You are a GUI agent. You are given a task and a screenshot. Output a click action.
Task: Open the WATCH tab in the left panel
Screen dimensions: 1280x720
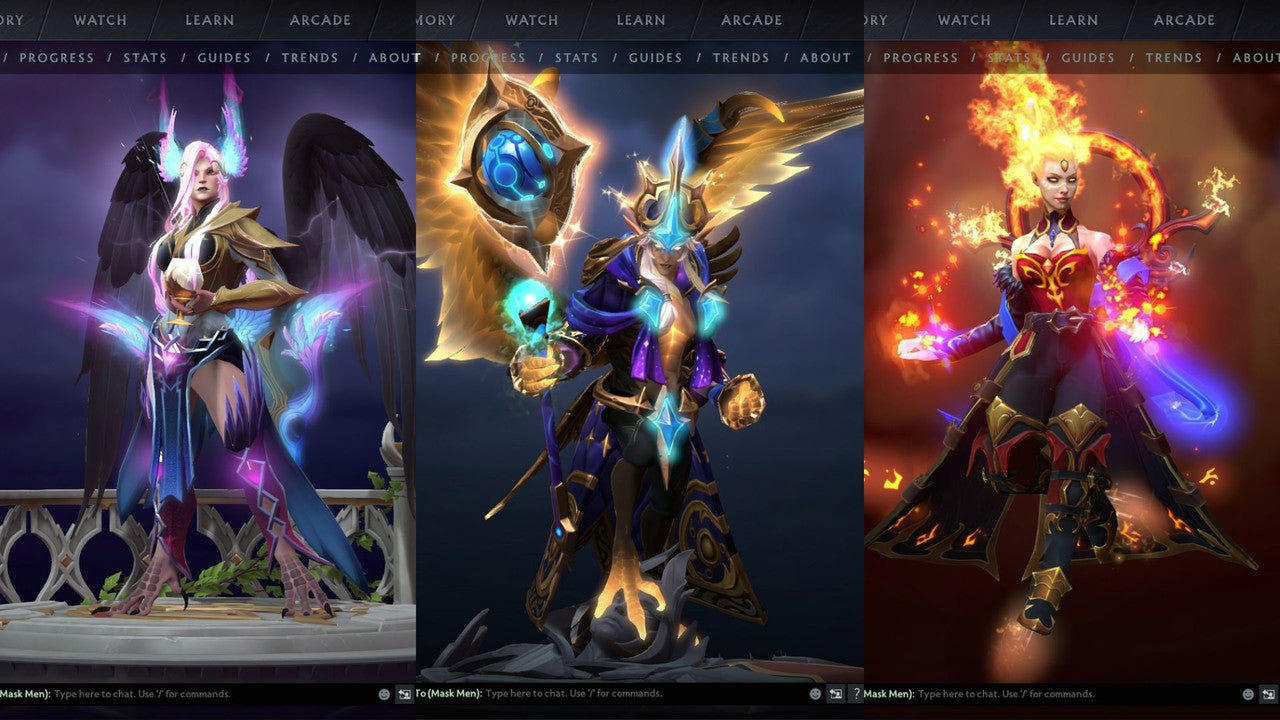100,20
